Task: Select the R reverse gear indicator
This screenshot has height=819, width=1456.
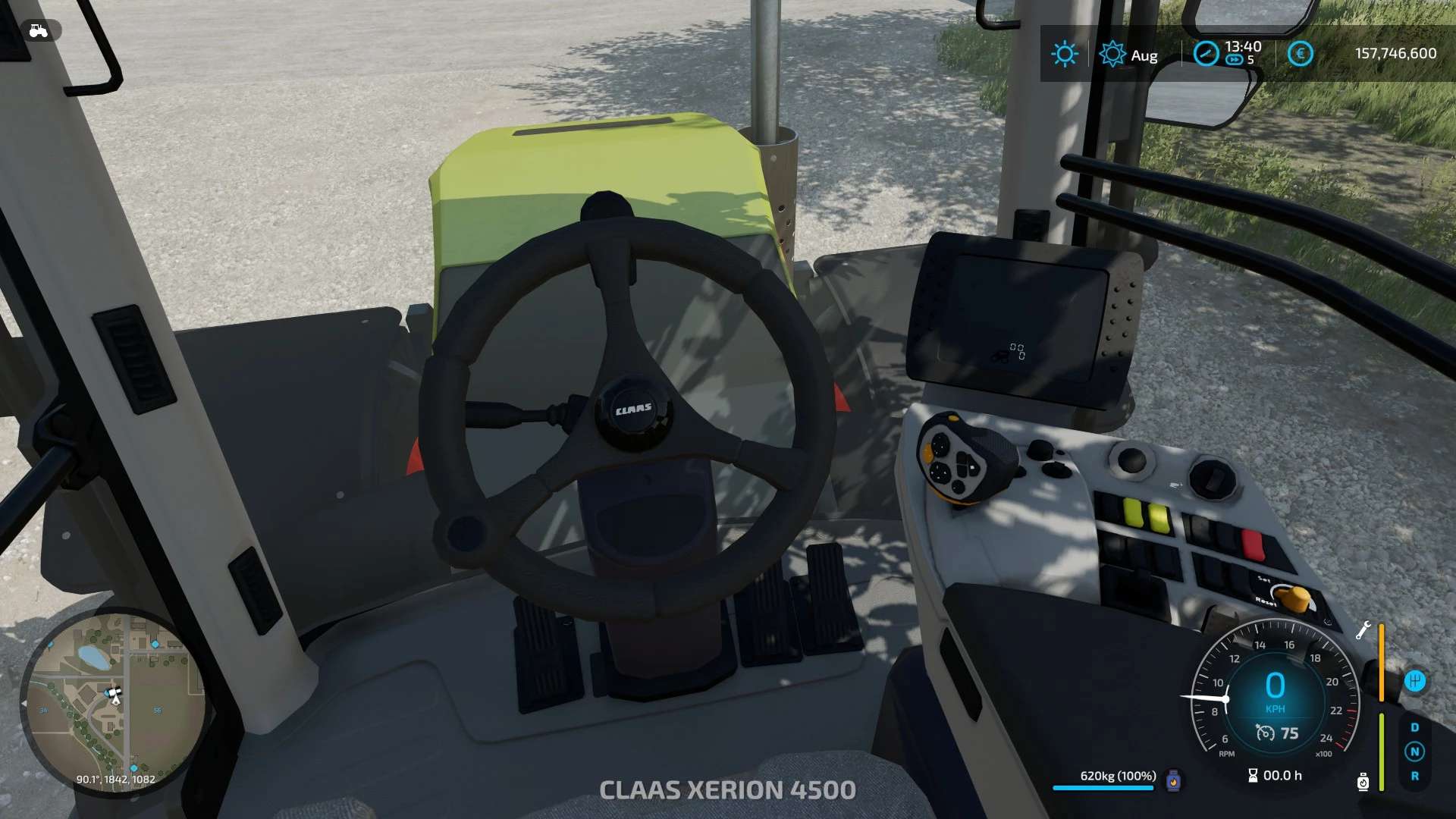Action: point(1414,776)
